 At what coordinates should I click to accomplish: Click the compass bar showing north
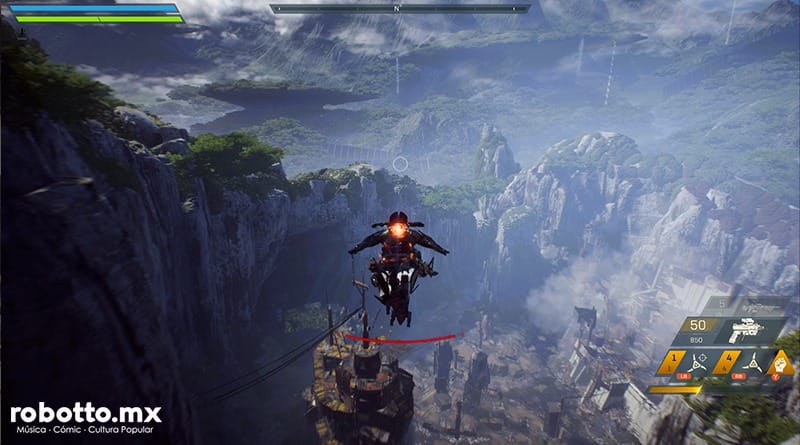click(400, 9)
